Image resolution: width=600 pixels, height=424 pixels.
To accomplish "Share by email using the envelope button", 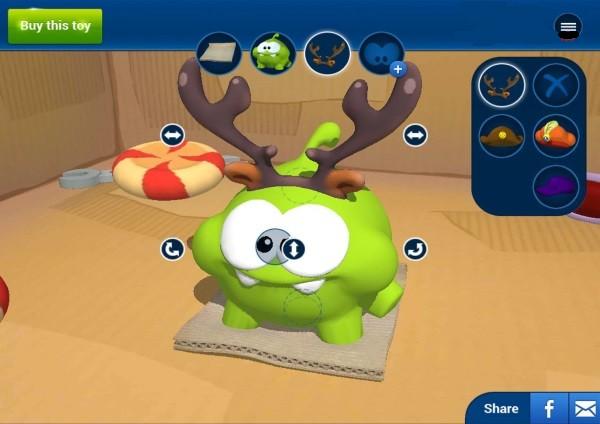I will click(584, 408).
